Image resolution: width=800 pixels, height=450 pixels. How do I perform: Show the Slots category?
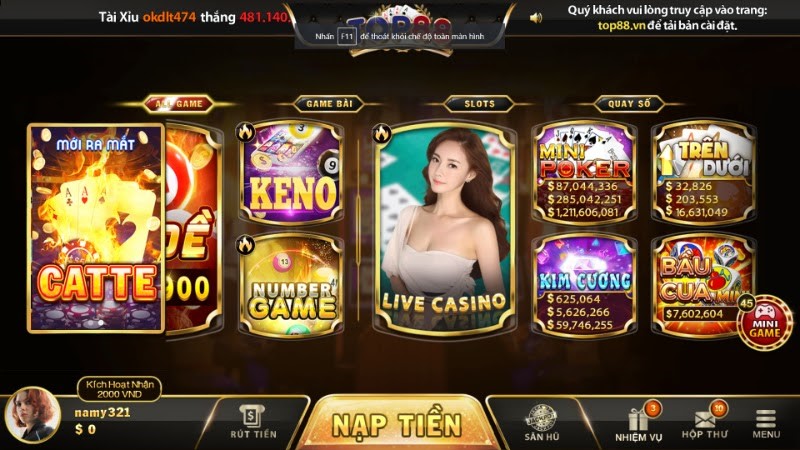[x=479, y=103]
